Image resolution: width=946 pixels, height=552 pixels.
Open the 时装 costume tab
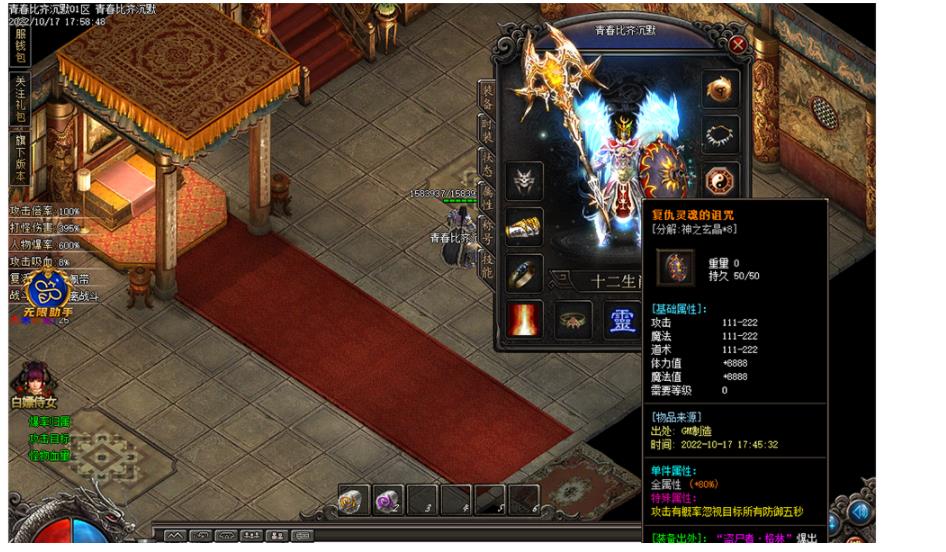(x=487, y=127)
